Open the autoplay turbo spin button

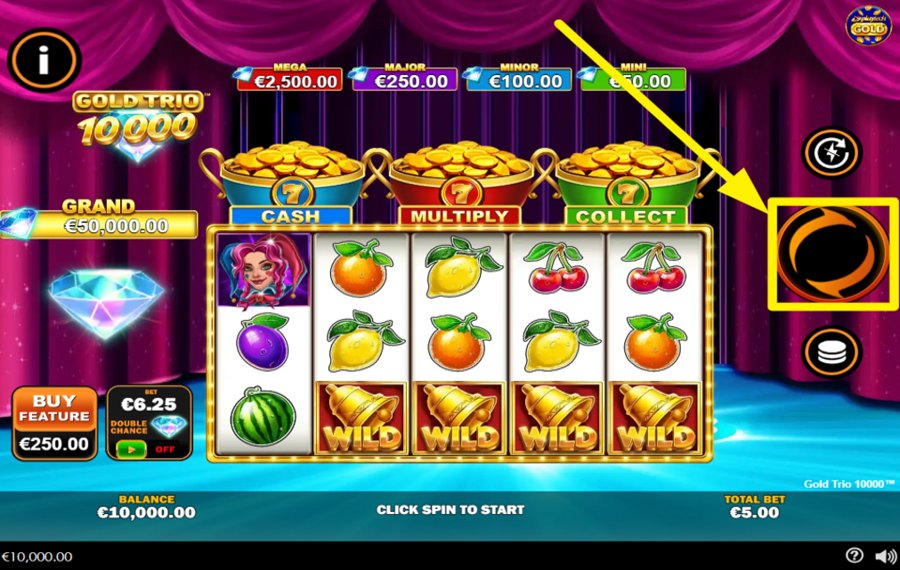[x=832, y=153]
